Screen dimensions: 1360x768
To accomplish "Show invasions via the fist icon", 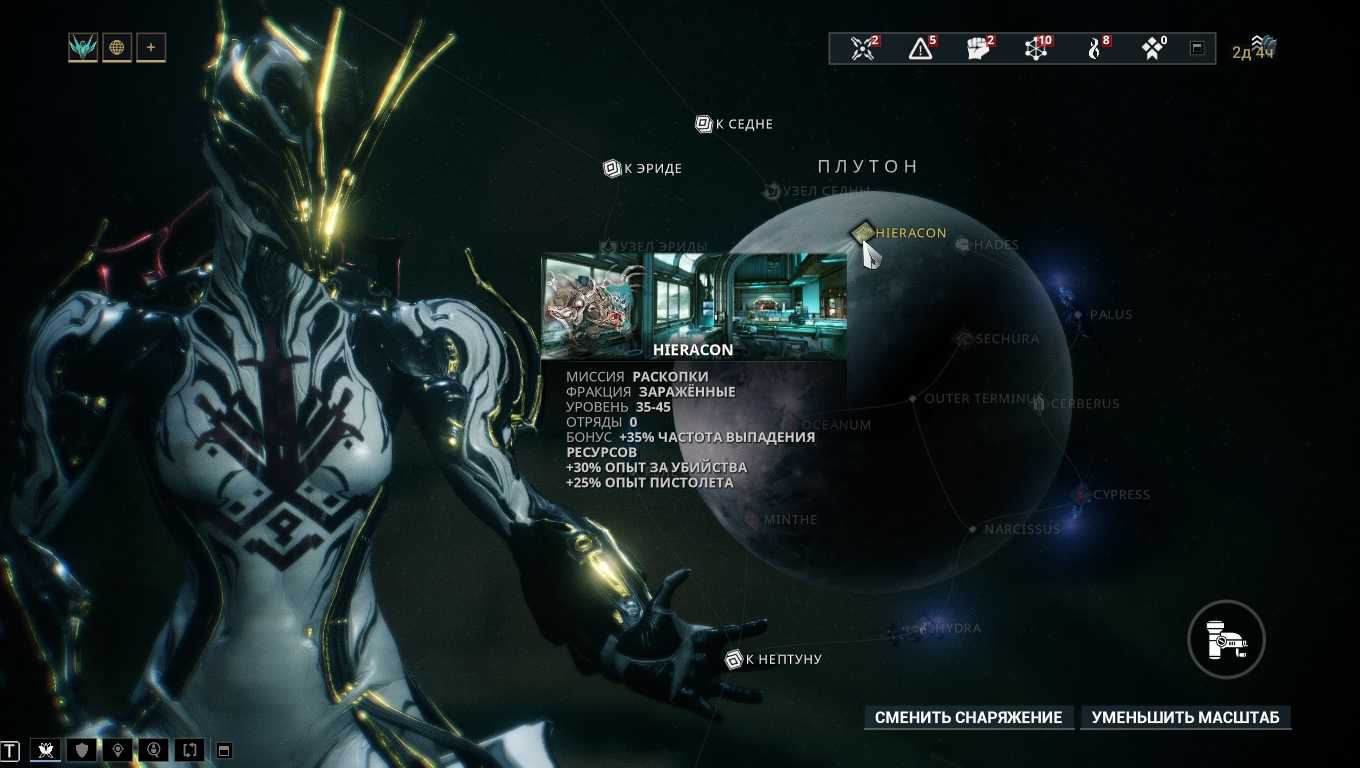I will pos(978,48).
